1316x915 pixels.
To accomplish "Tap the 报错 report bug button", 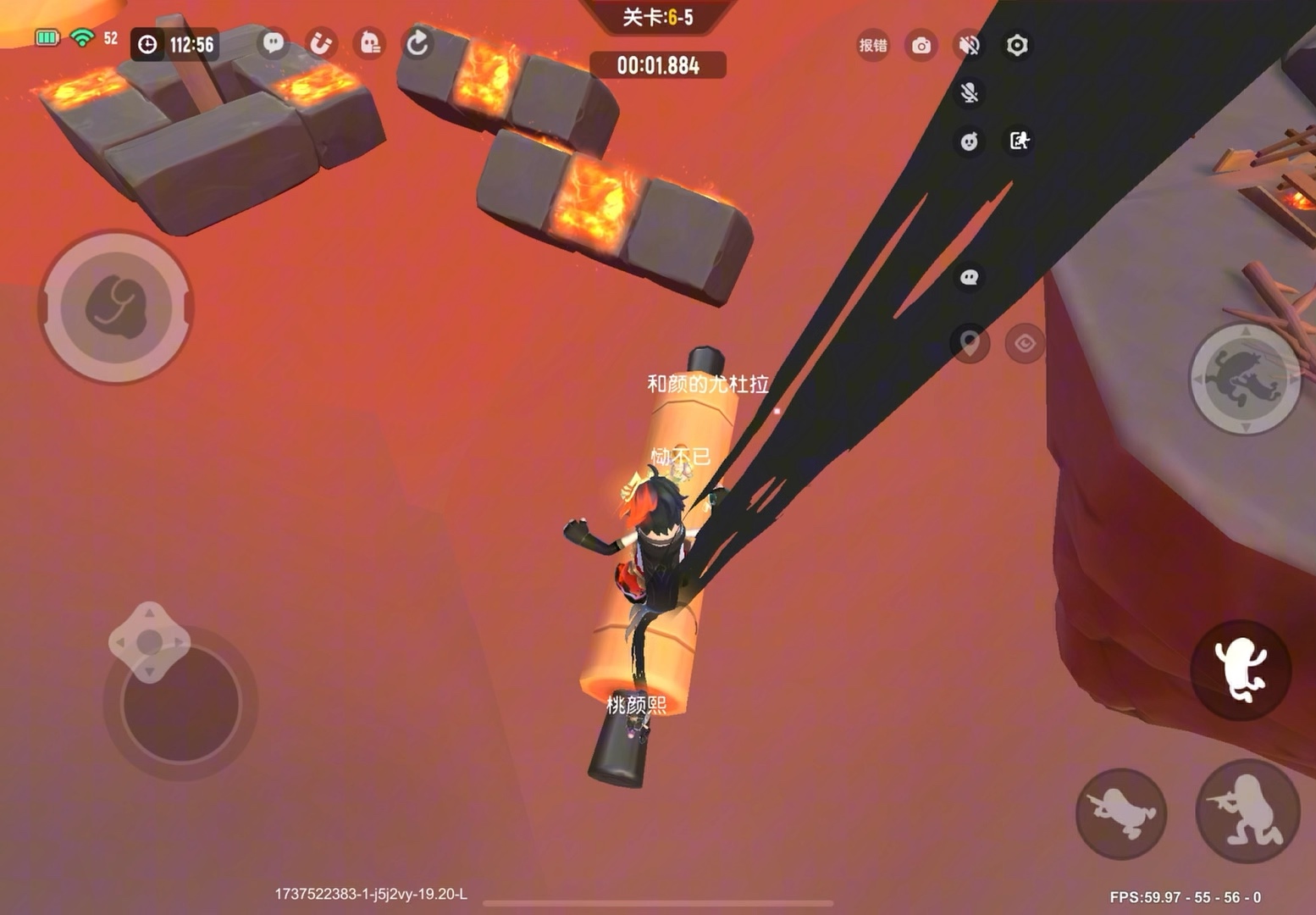I will coord(873,45).
